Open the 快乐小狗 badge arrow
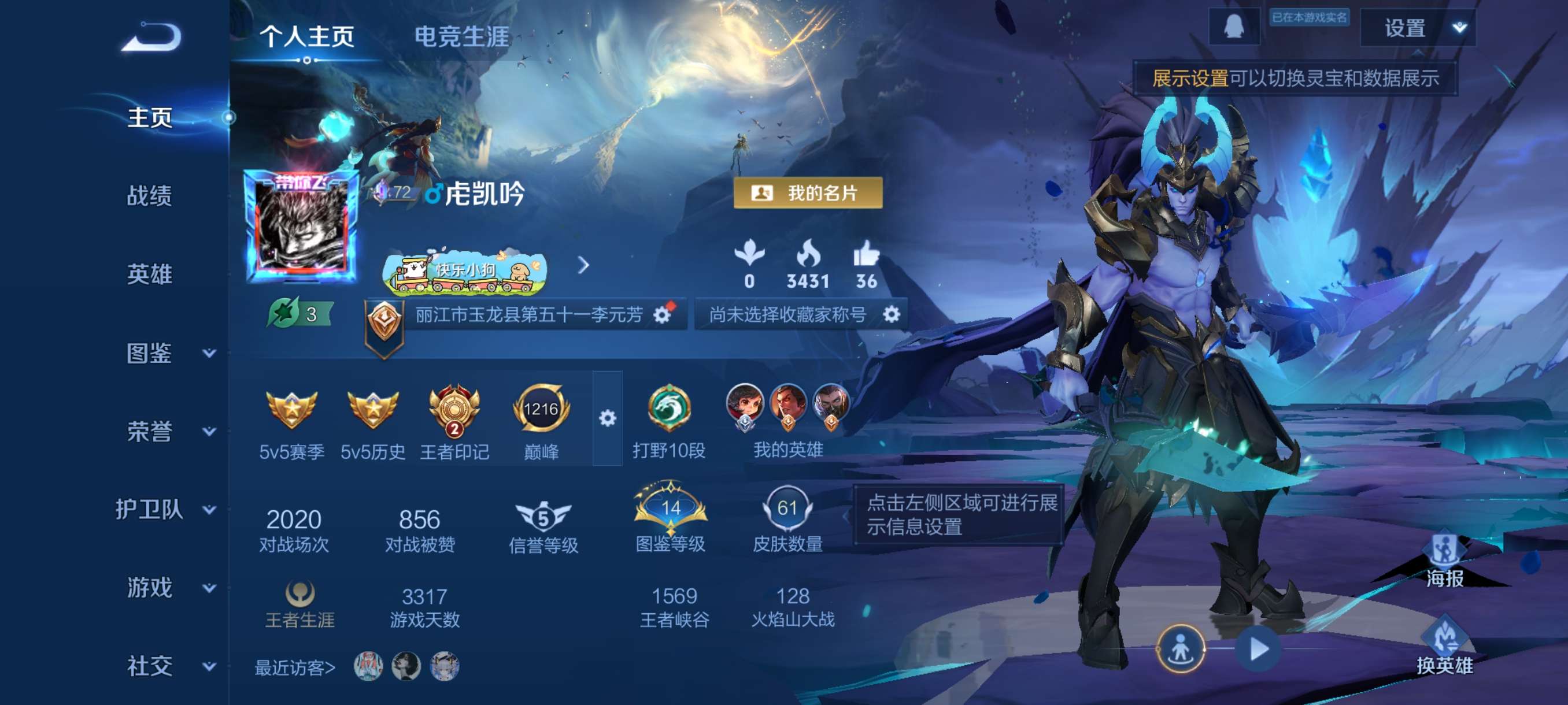 (584, 266)
